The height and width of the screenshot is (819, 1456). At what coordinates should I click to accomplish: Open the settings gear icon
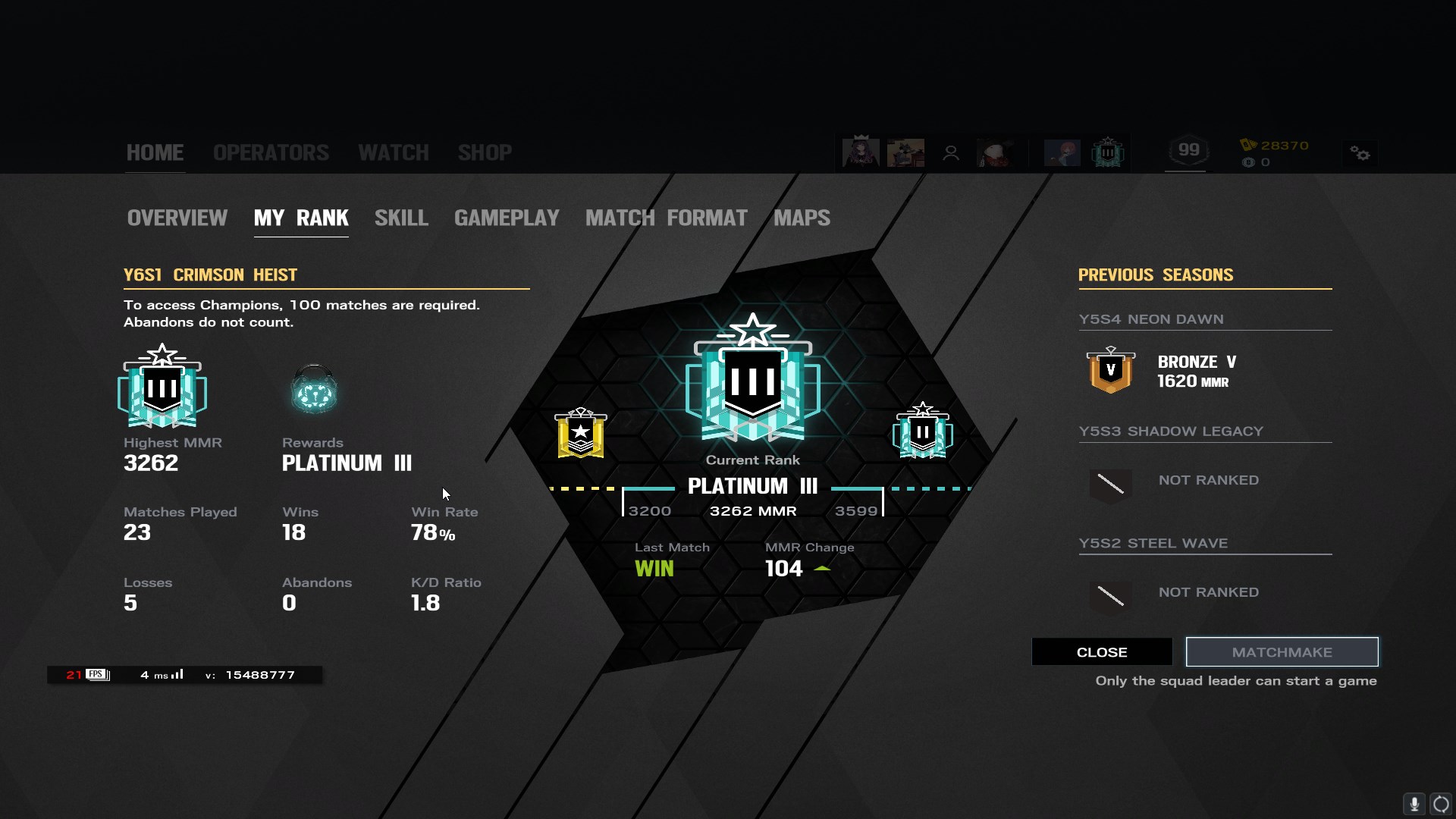[x=1360, y=154]
